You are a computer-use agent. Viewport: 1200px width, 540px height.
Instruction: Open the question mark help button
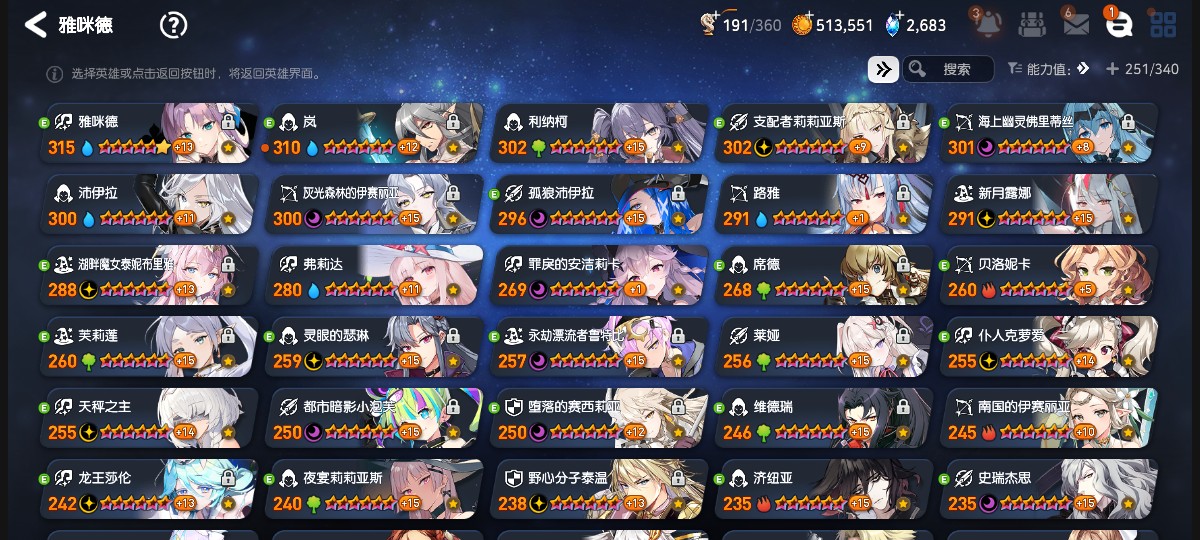point(173,25)
